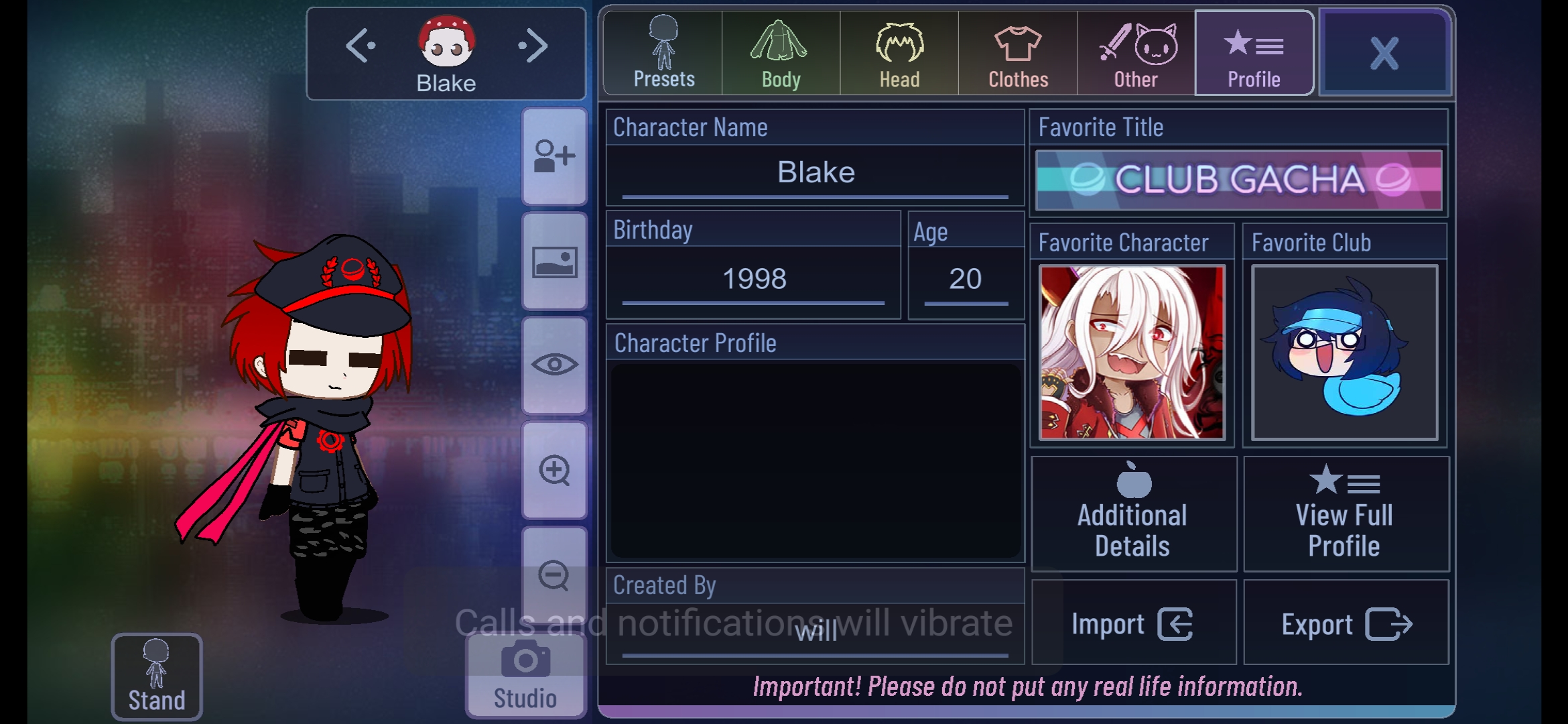Import a character profile
This screenshot has height=724, width=1568.
(x=1132, y=622)
